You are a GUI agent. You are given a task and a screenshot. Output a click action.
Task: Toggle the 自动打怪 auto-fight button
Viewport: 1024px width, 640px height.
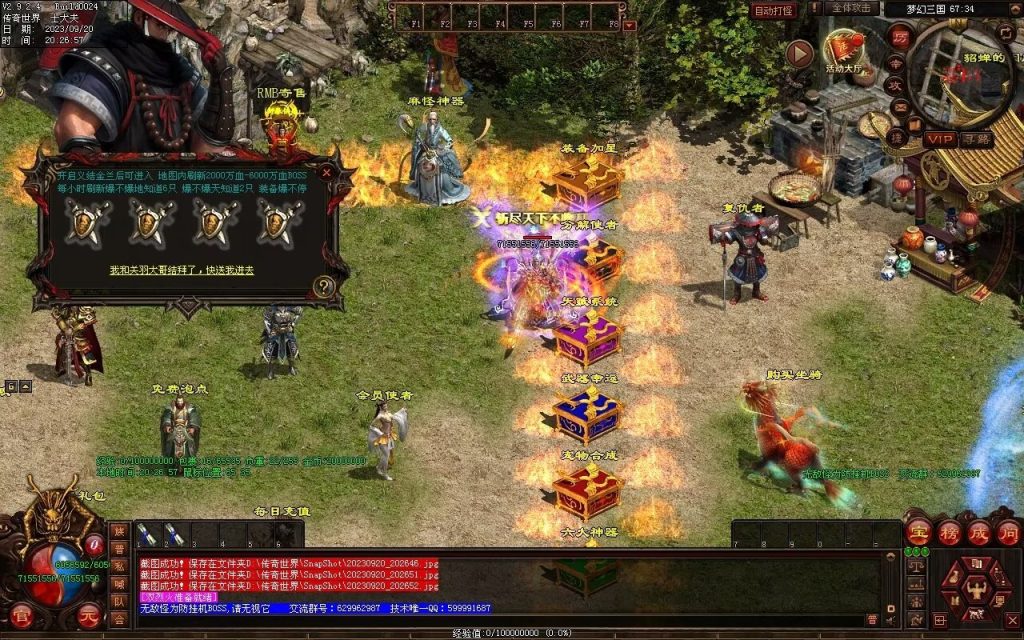point(774,10)
